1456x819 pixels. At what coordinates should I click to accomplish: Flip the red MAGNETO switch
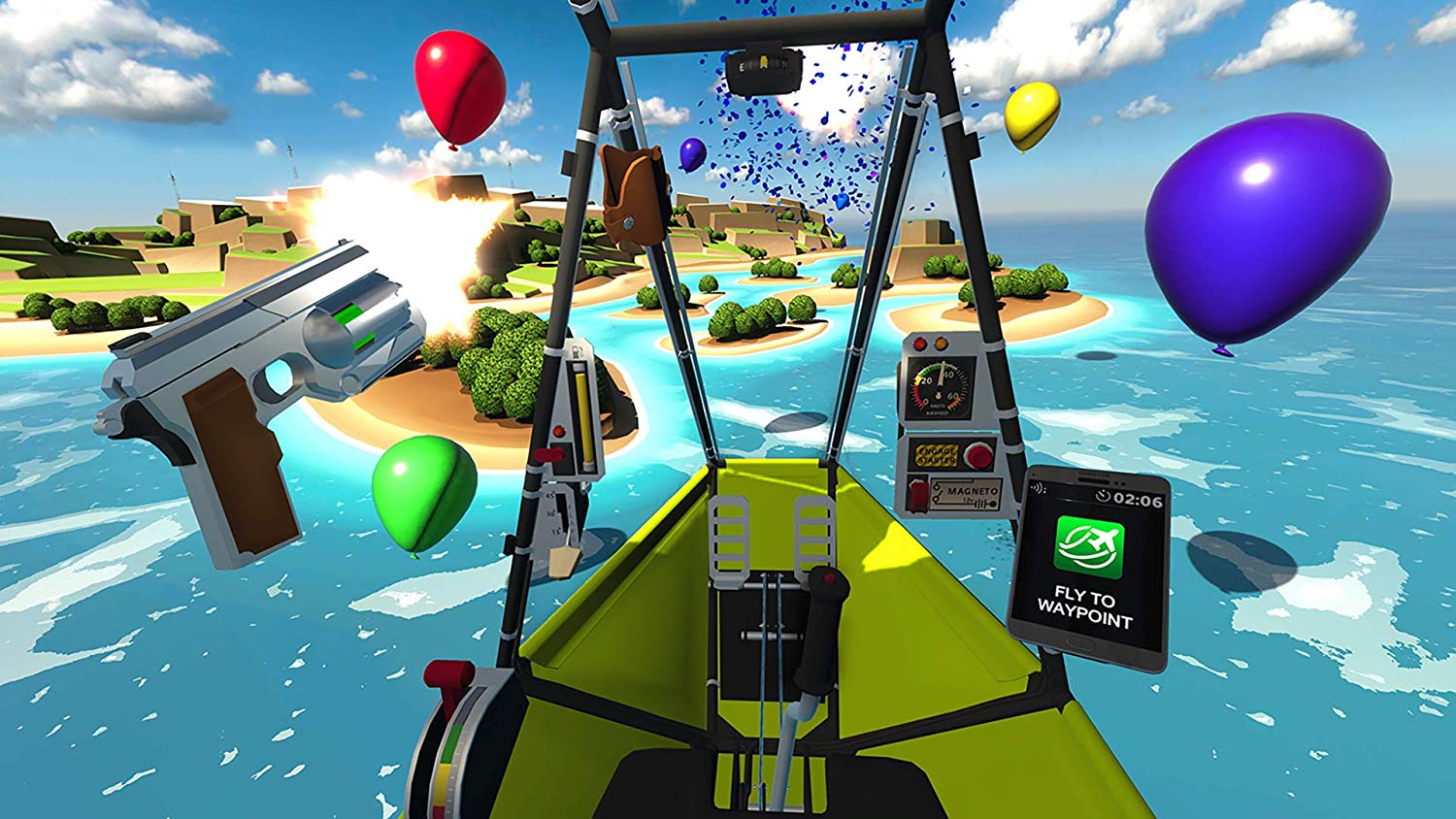(x=918, y=494)
